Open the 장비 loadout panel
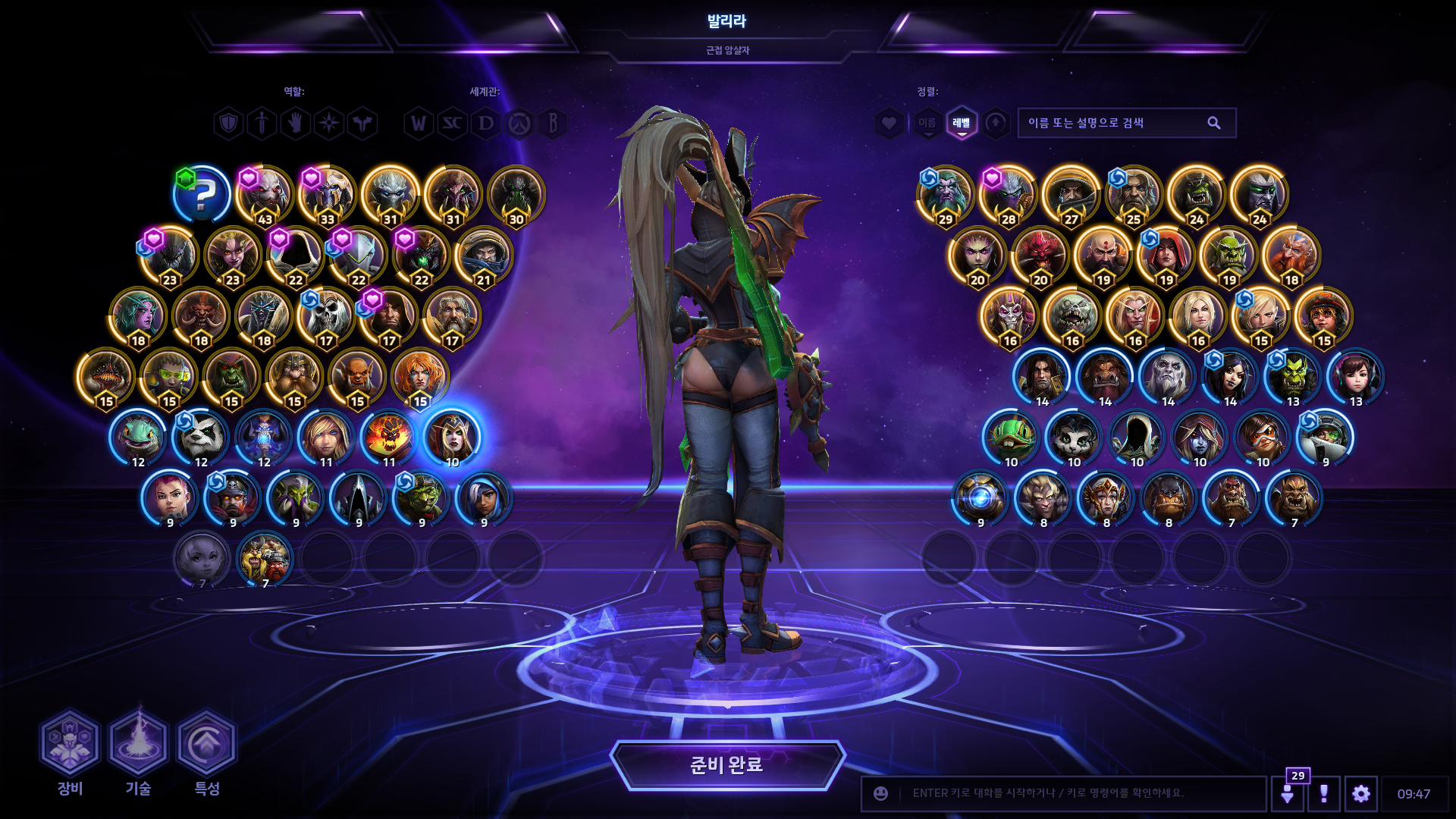1456x819 pixels. pyautogui.click(x=70, y=744)
